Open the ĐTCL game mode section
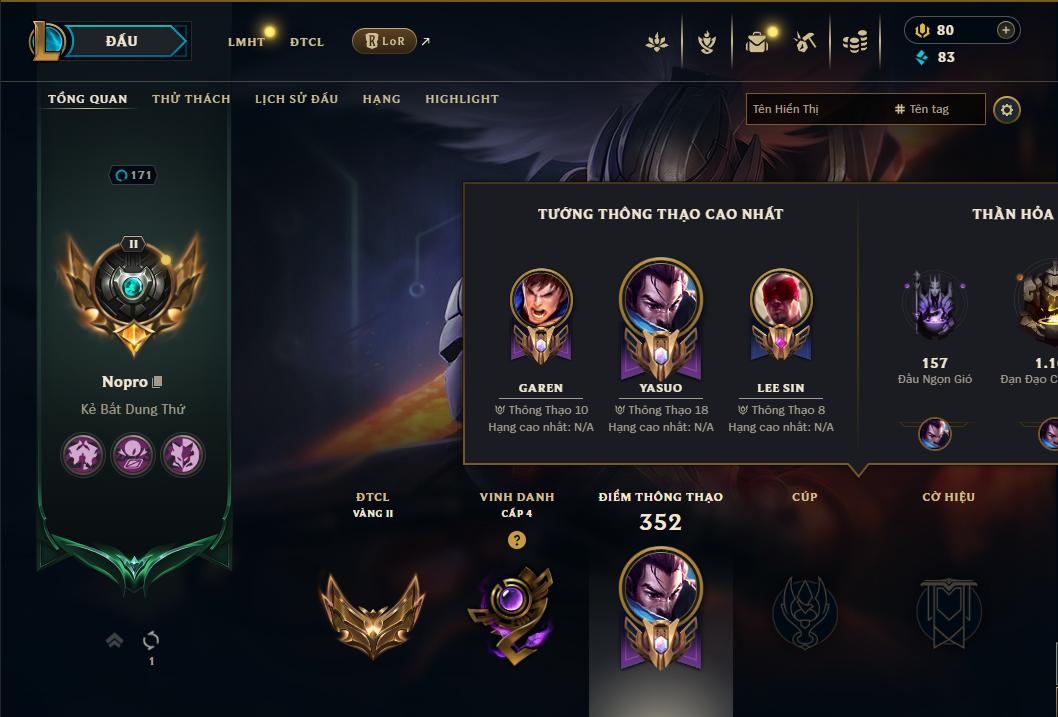Image resolution: width=1058 pixels, height=717 pixels. 307,42
